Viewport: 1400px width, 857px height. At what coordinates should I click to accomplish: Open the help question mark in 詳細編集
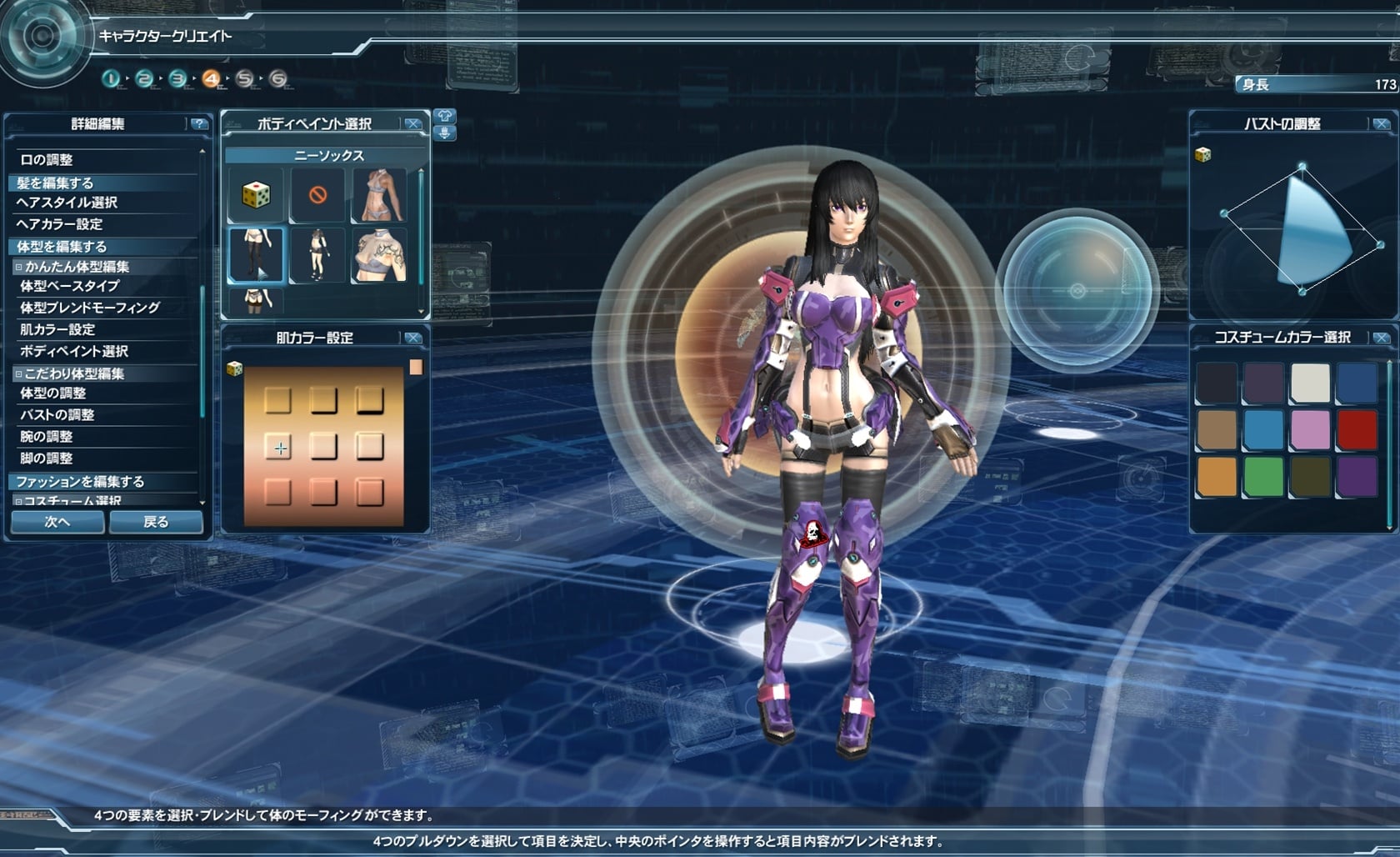tap(198, 123)
